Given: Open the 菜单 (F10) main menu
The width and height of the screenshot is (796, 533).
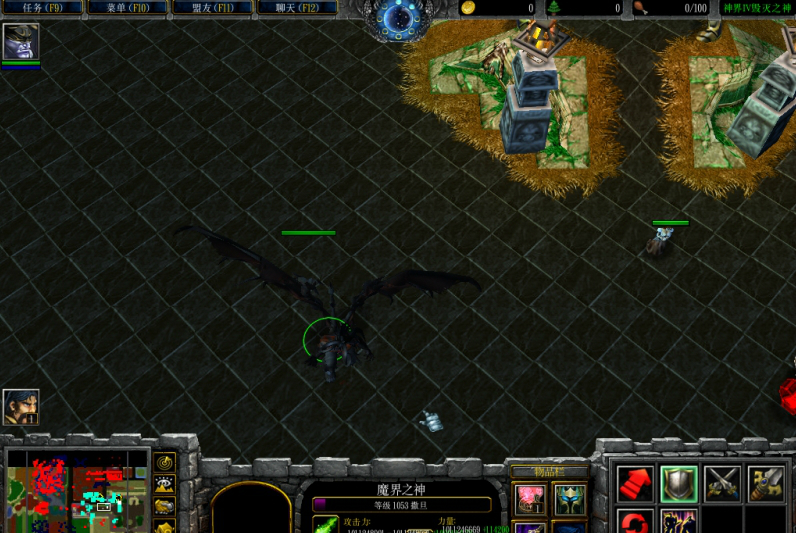Looking at the screenshot, I should [x=126, y=8].
